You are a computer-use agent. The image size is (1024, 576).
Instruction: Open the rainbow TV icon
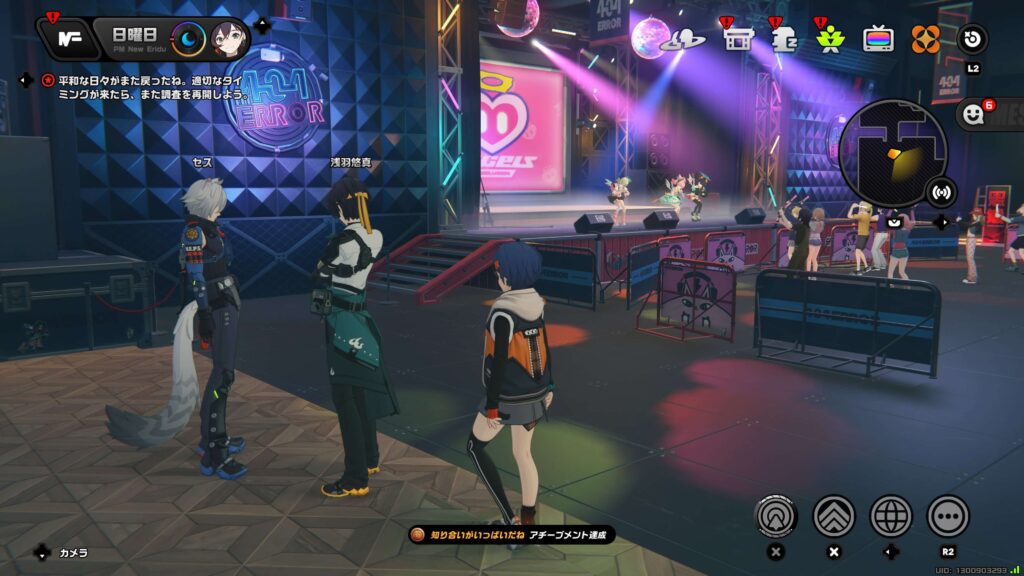click(x=879, y=39)
